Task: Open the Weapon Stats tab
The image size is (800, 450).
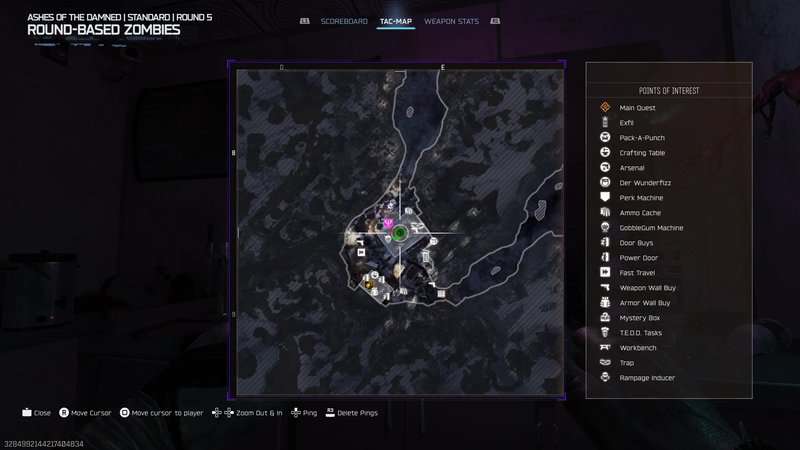Action: (x=451, y=21)
